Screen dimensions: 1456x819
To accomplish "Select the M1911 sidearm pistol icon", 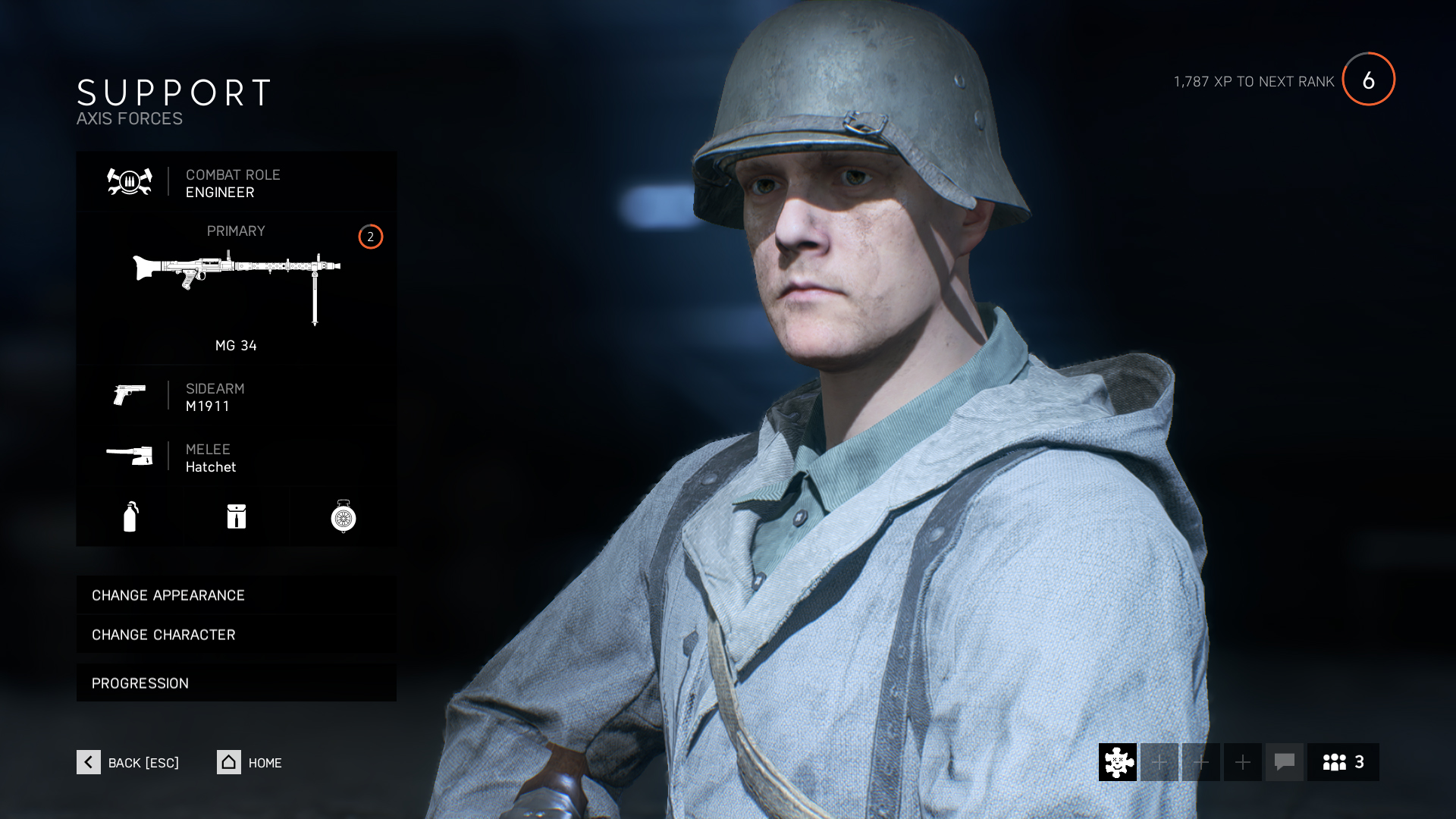I will coord(130,396).
